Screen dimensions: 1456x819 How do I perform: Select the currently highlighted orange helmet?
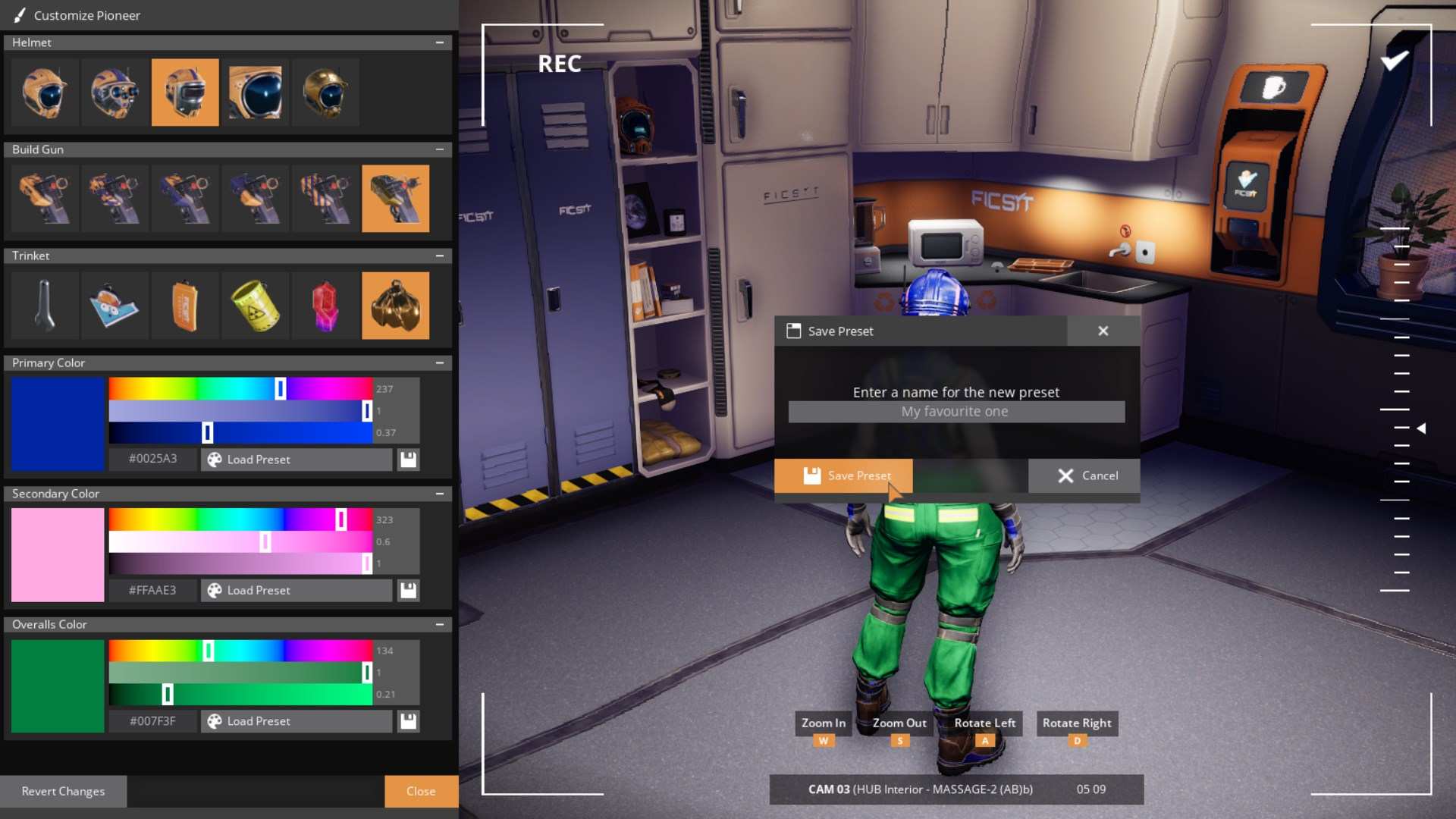click(185, 93)
